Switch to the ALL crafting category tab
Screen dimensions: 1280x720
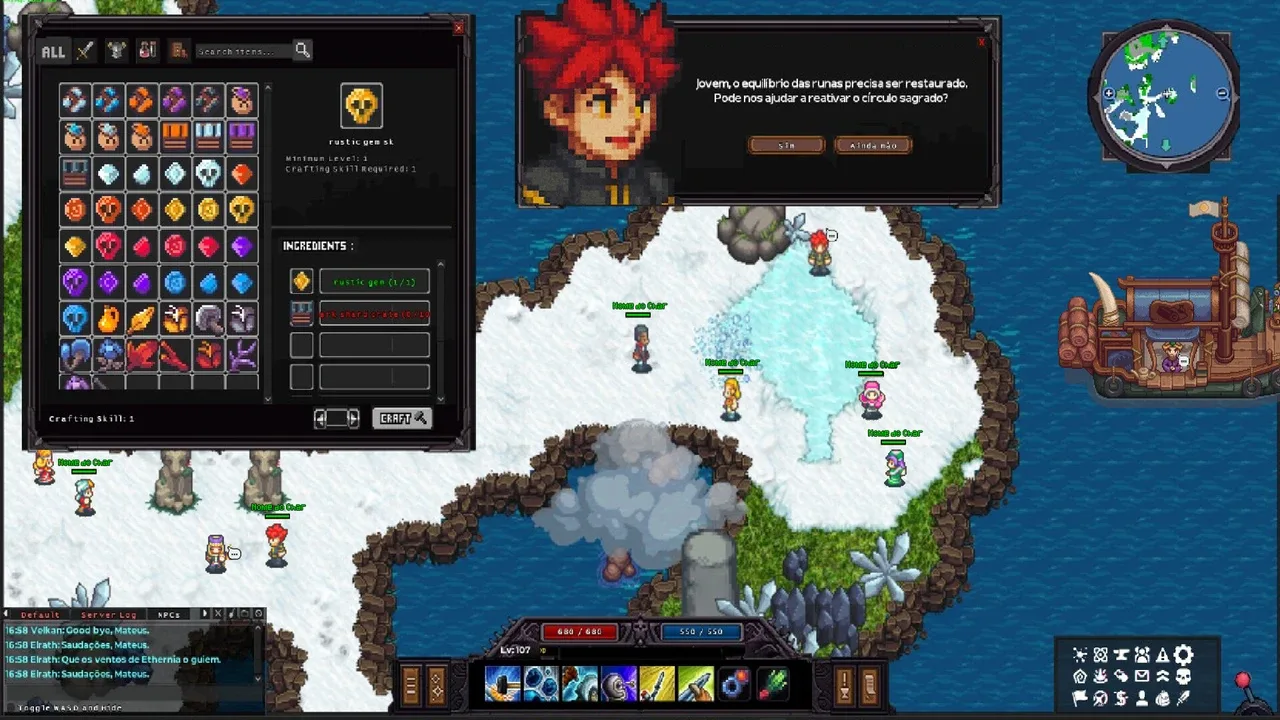(x=53, y=51)
